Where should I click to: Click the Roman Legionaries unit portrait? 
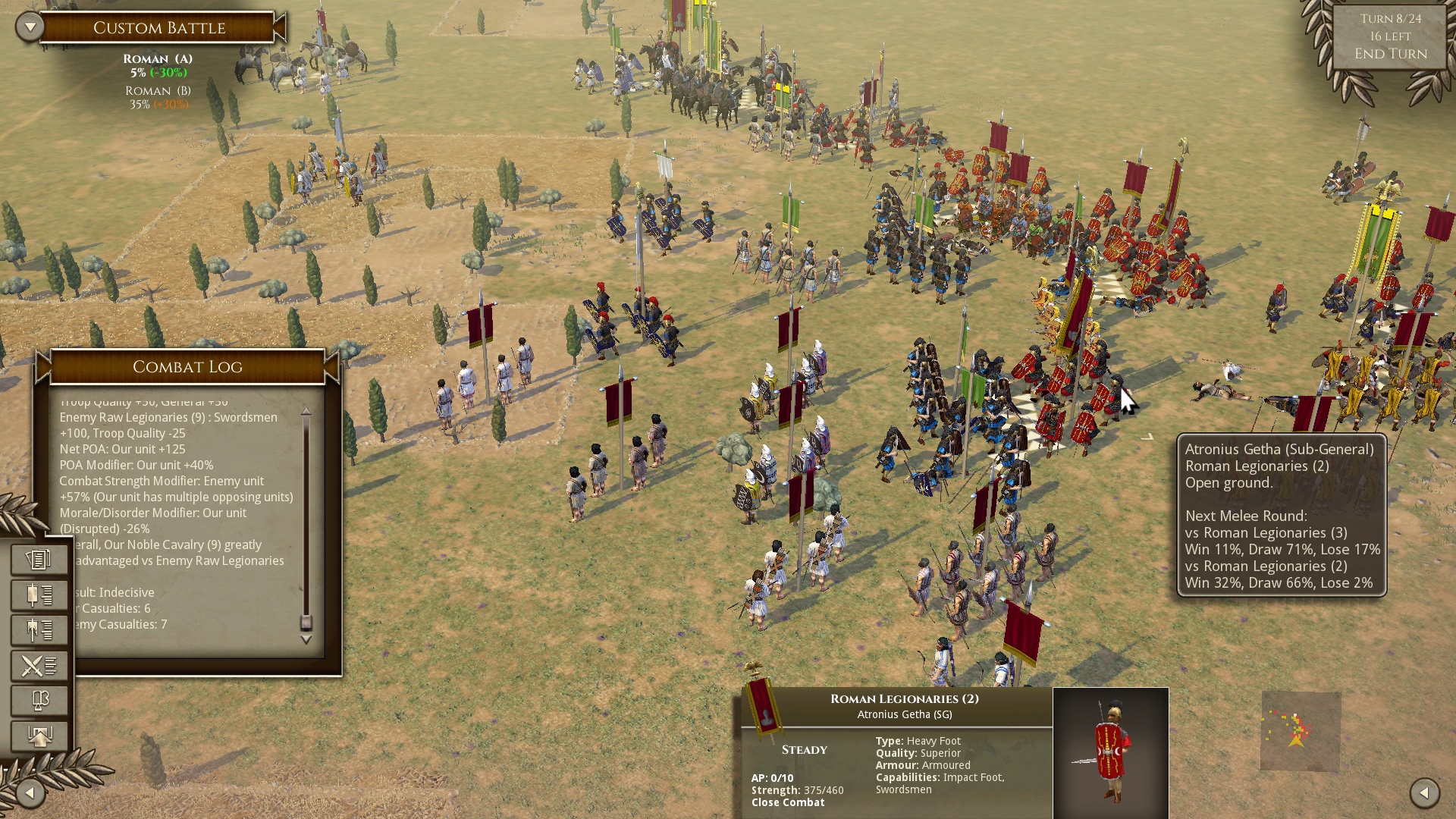(x=1111, y=753)
